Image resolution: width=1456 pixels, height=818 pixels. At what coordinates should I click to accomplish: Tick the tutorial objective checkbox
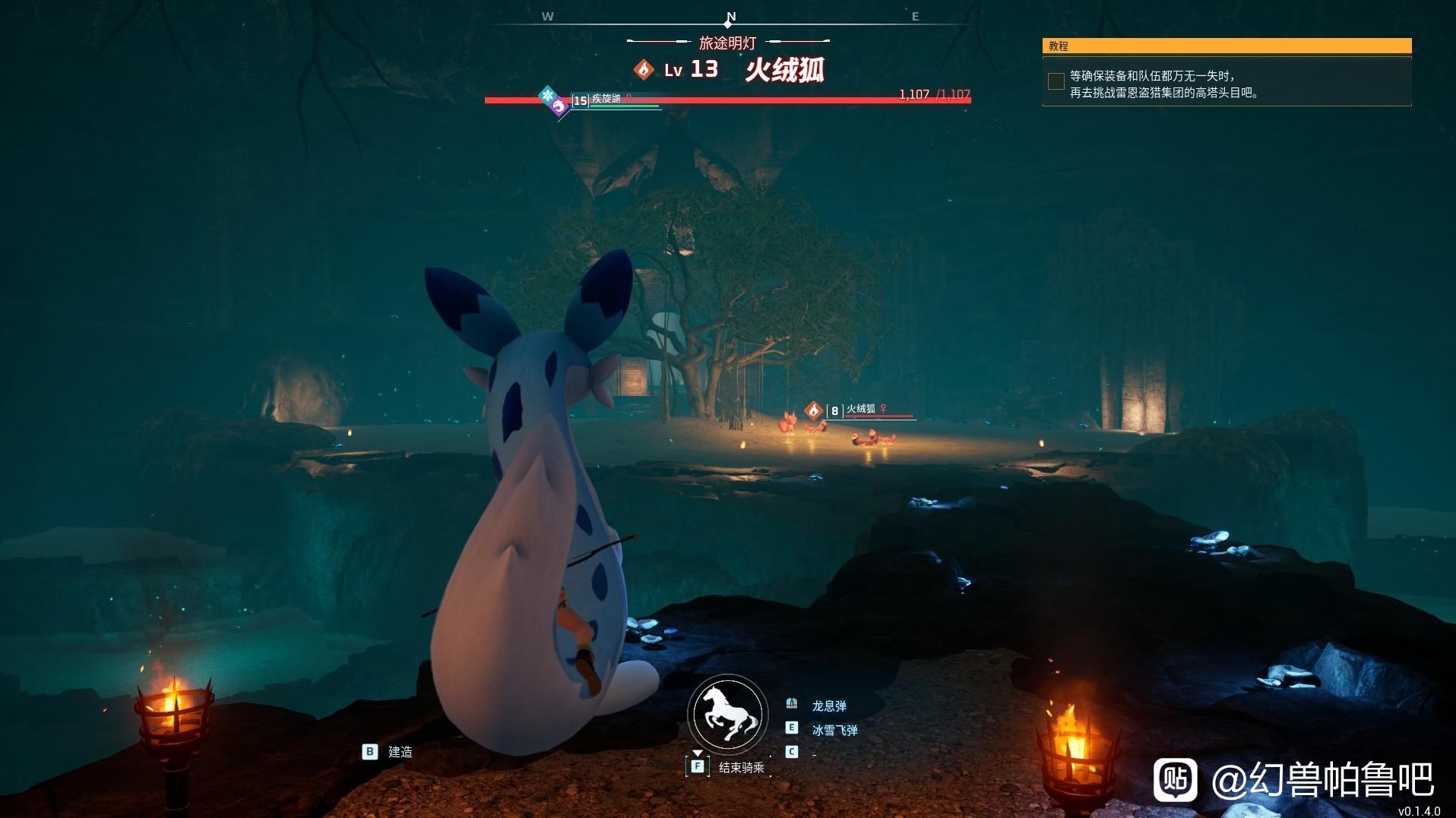[x=1056, y=81]
